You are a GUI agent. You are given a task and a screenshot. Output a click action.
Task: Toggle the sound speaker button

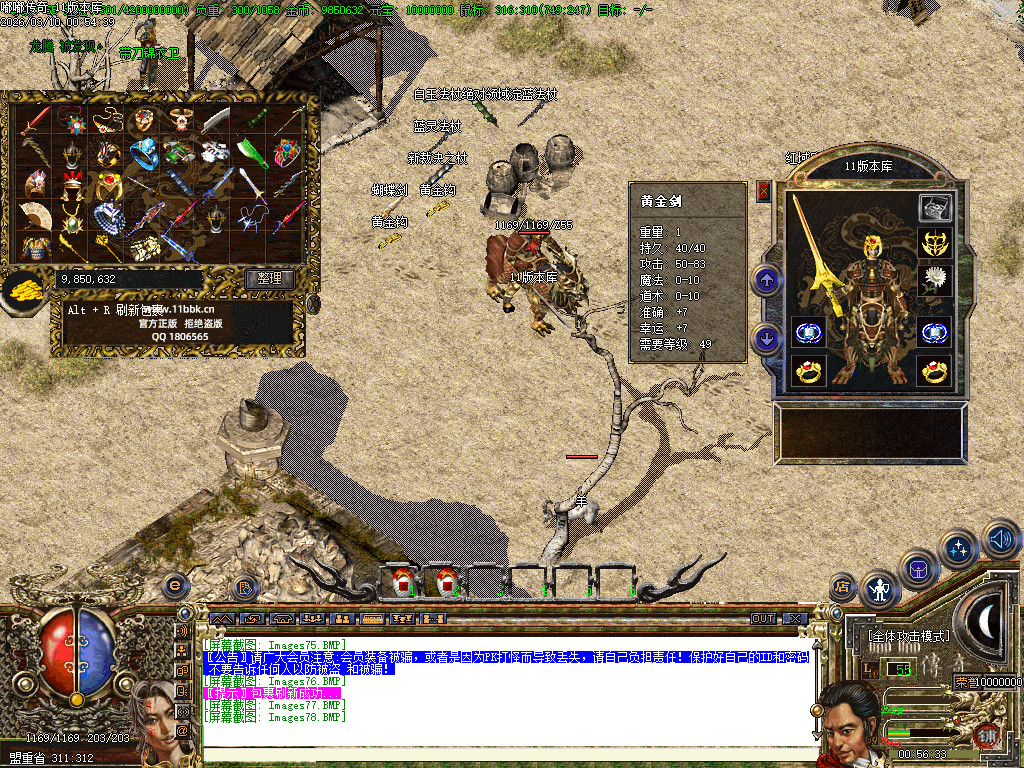(1001, 538)
